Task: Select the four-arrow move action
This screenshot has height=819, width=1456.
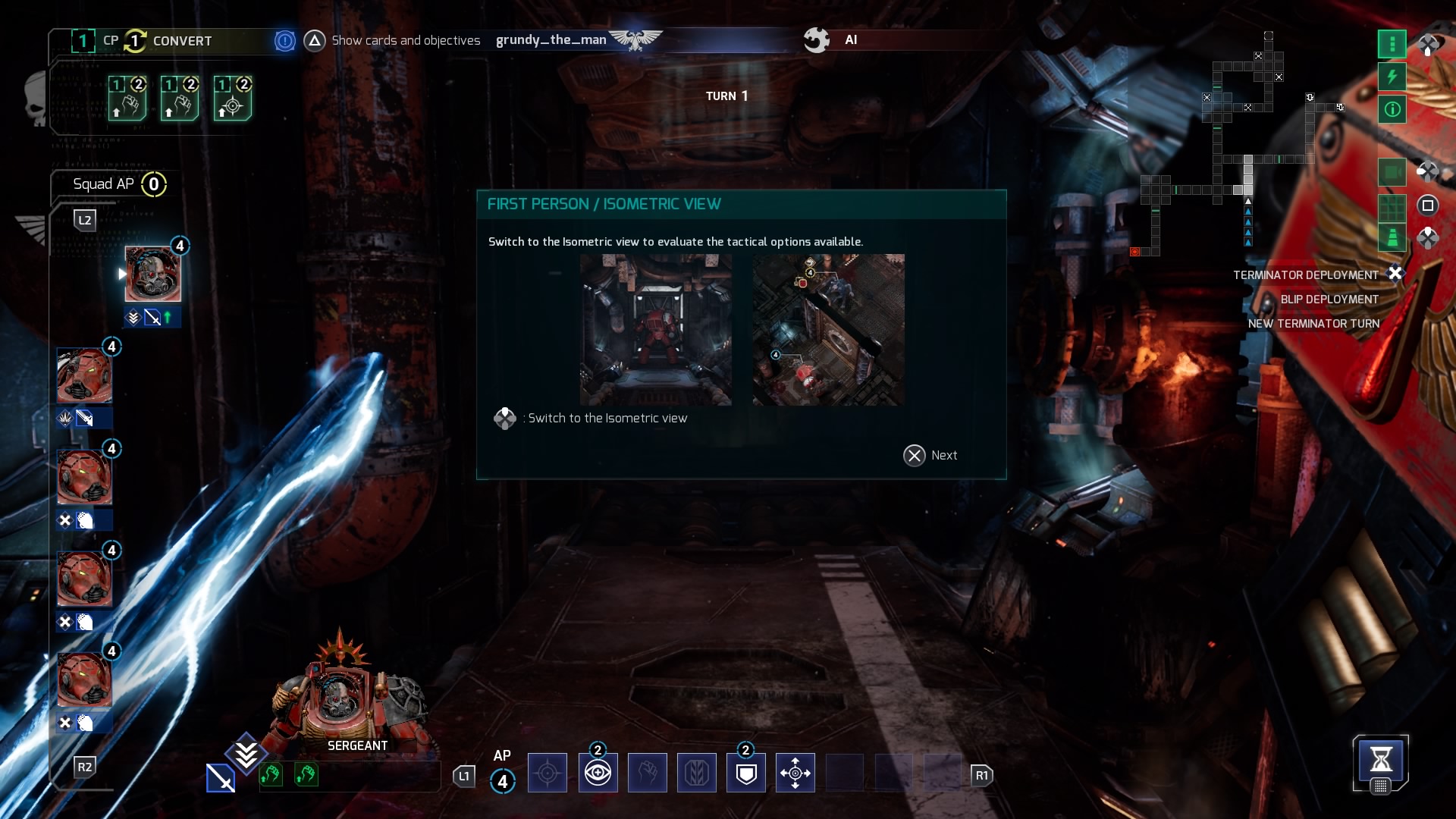Action: (x=795, y=773)
